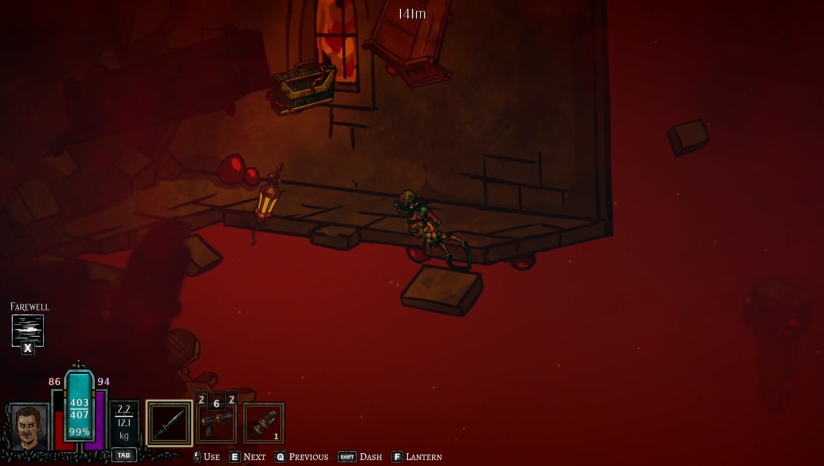Screen dimensions: 824x466
Task: Open inventory via the weight indicator
Action: pos(124,422)
